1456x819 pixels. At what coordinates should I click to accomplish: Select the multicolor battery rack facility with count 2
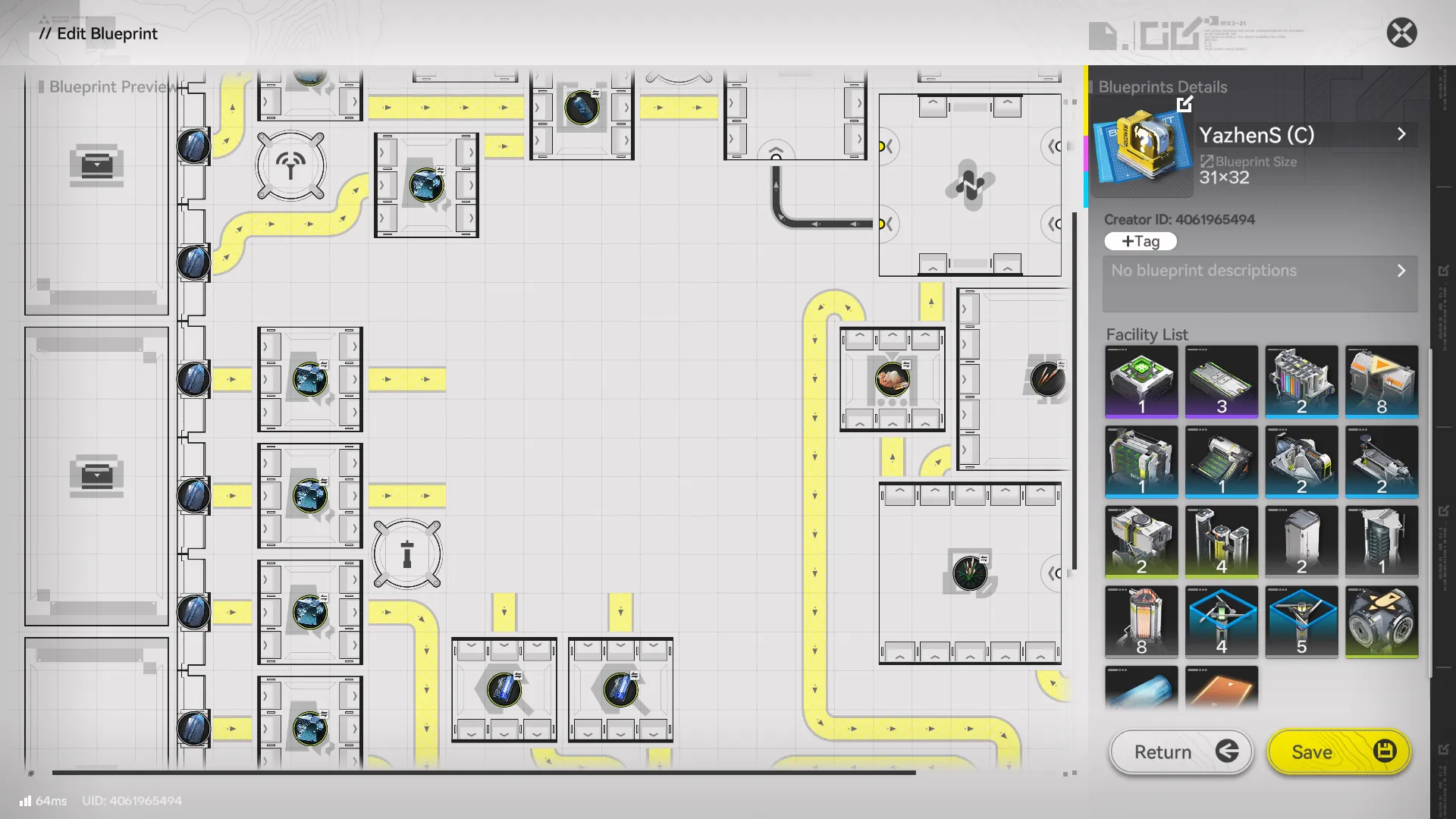(x=1302, y=383)
